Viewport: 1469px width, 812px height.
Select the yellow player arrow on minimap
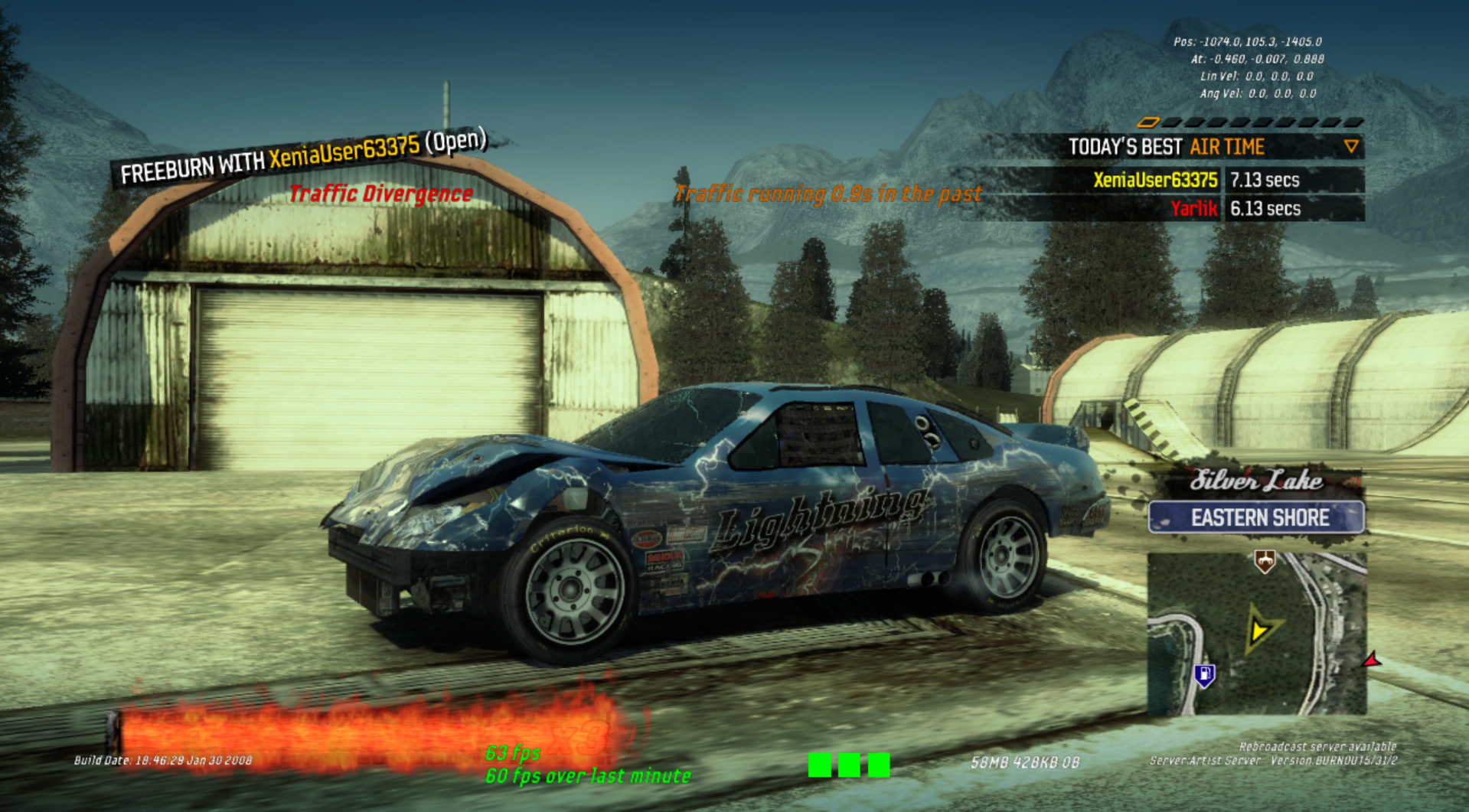(x=1259, y=629)
